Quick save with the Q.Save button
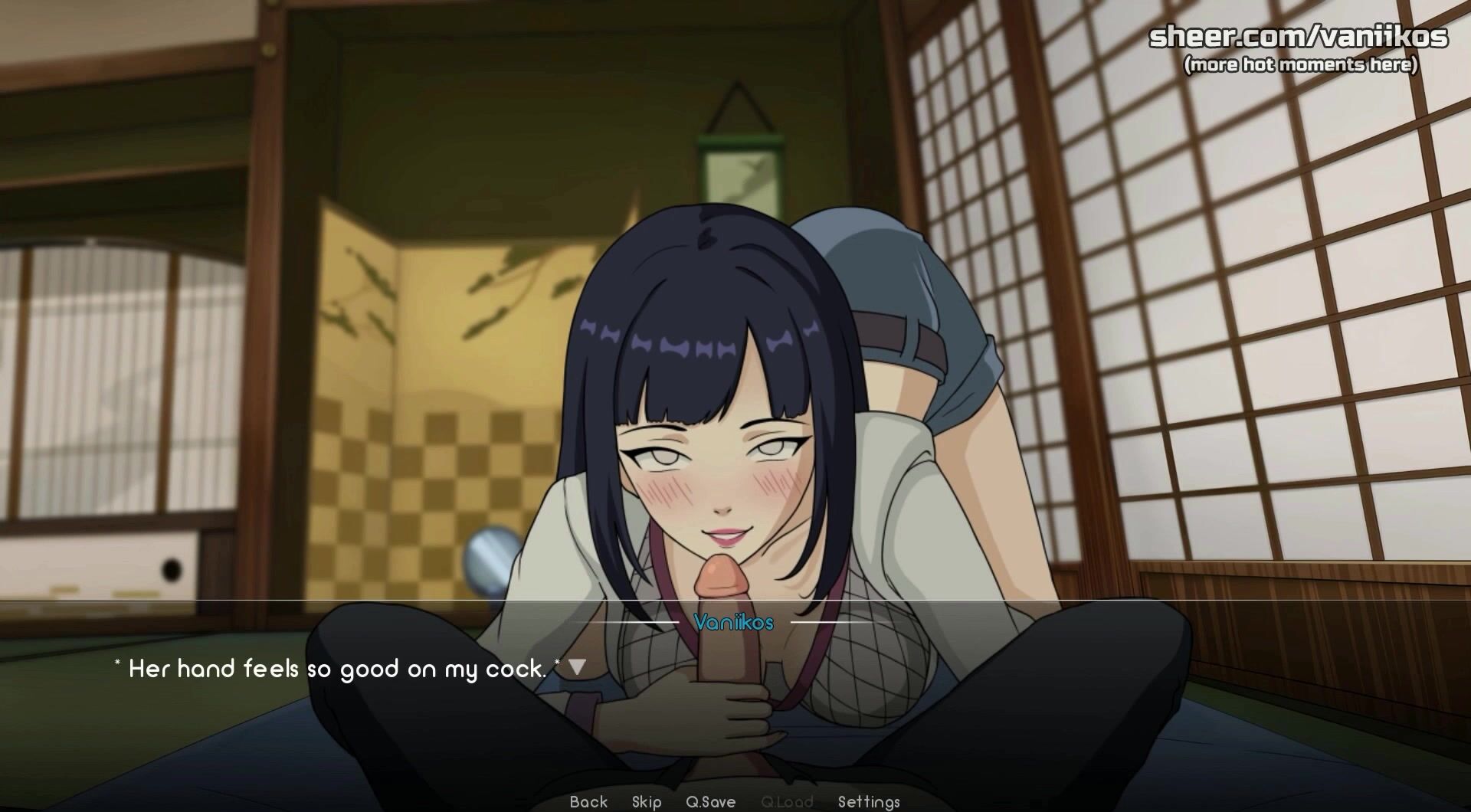This screenshot has height=812, width=1471. [x=710, y=801]
